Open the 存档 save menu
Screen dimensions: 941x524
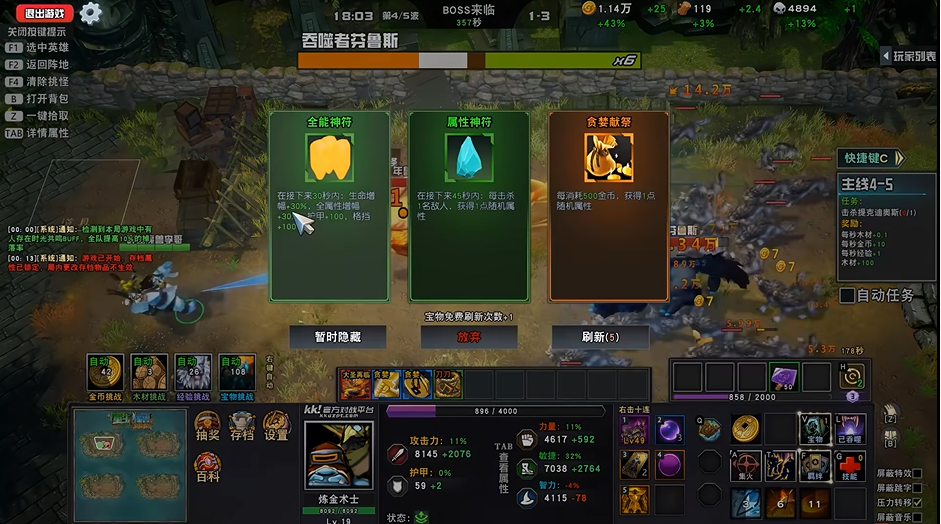pos(242,427)
